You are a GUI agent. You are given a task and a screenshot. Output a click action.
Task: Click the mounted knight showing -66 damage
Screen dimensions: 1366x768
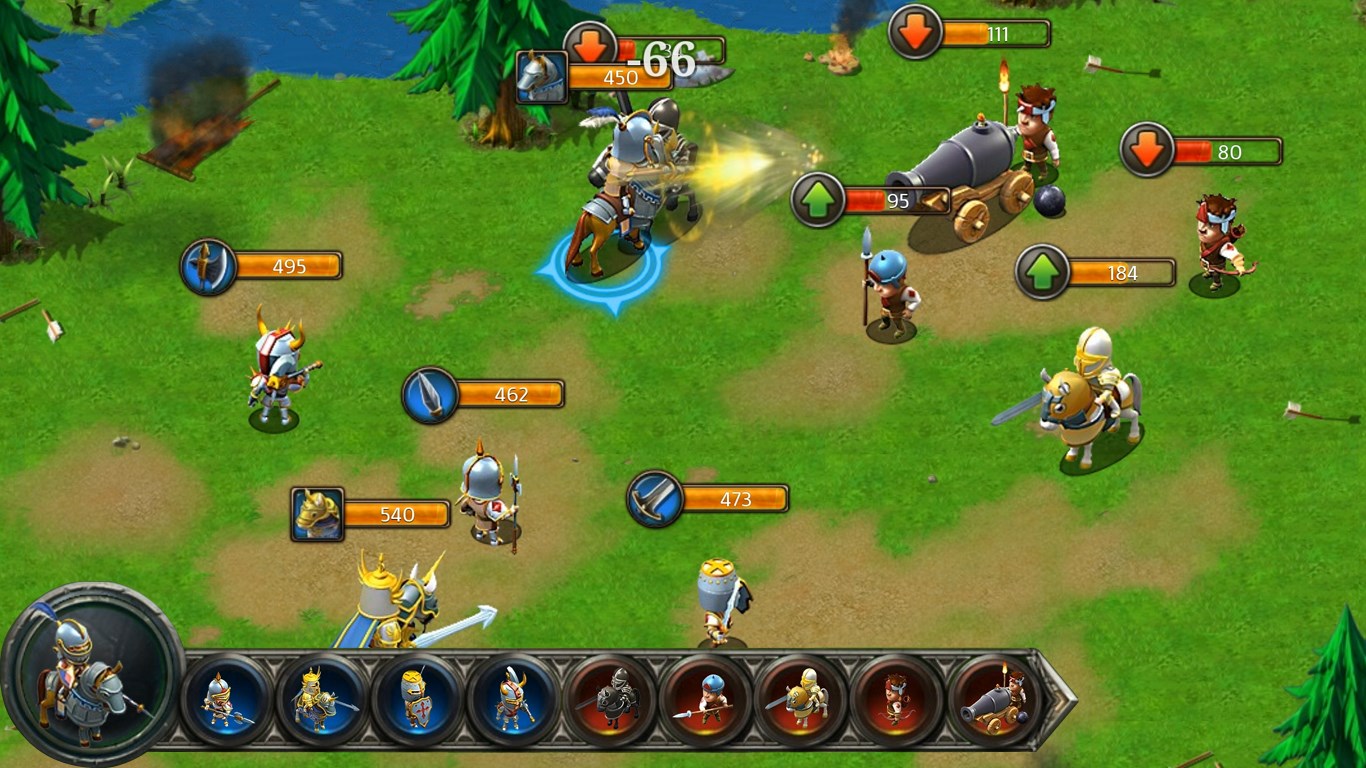630,170
